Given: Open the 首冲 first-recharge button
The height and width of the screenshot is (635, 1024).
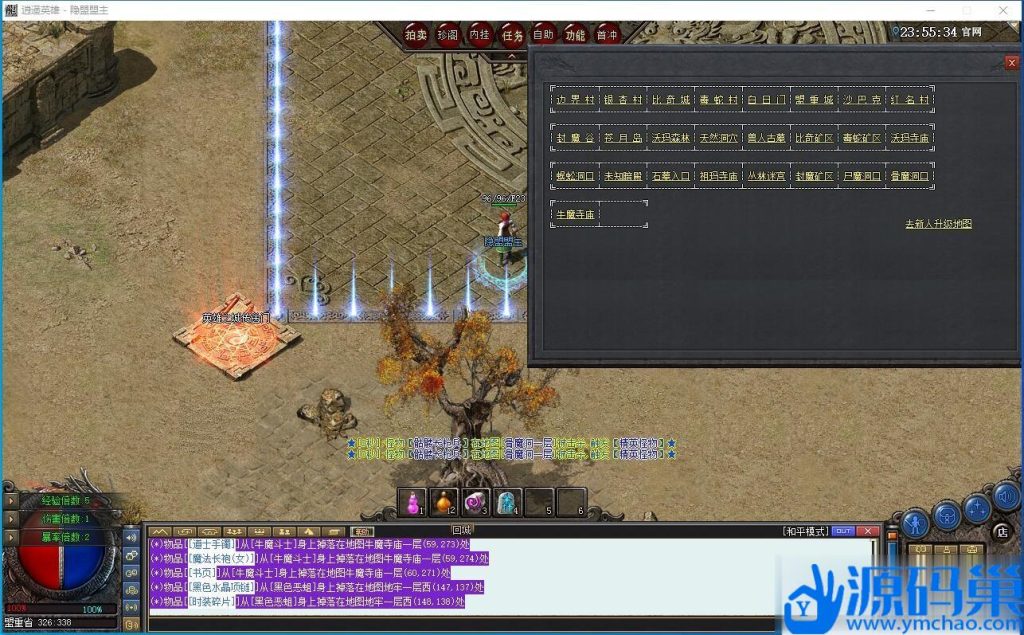Looking at the screenshot, I should [x=607, y=34].
